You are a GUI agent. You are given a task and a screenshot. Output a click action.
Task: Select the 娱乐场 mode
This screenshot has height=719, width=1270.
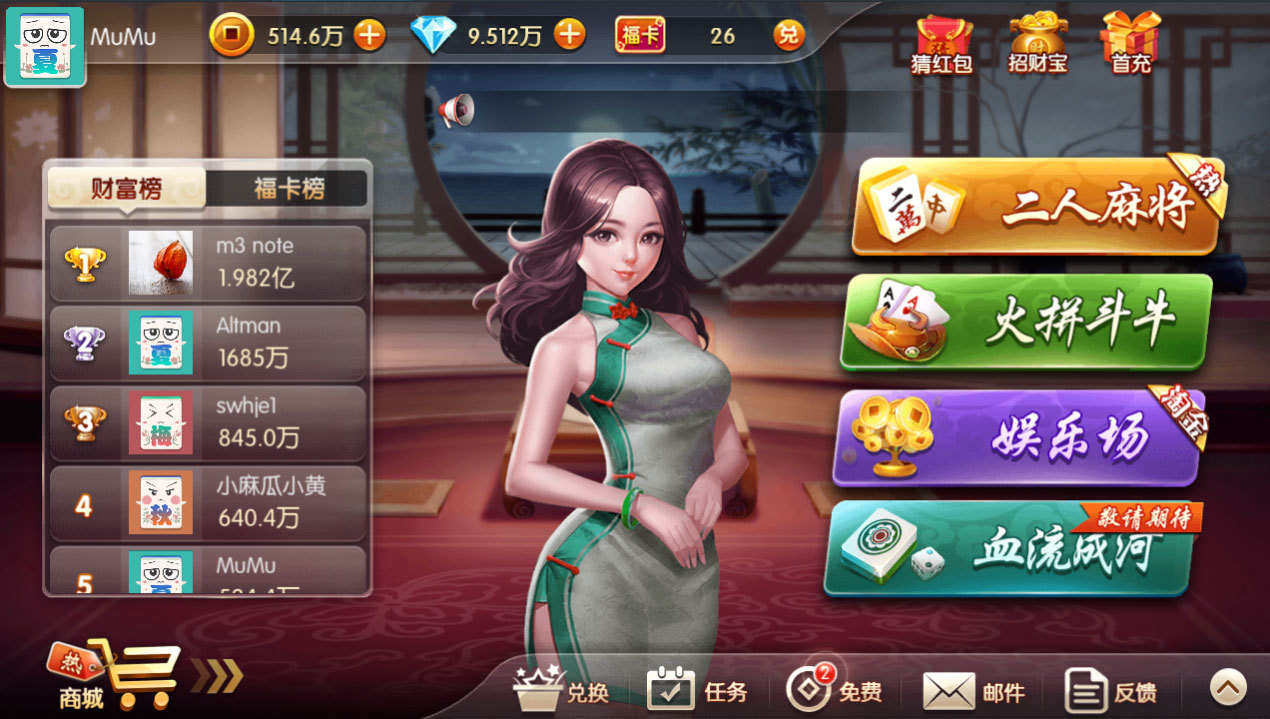(1018, 438)
